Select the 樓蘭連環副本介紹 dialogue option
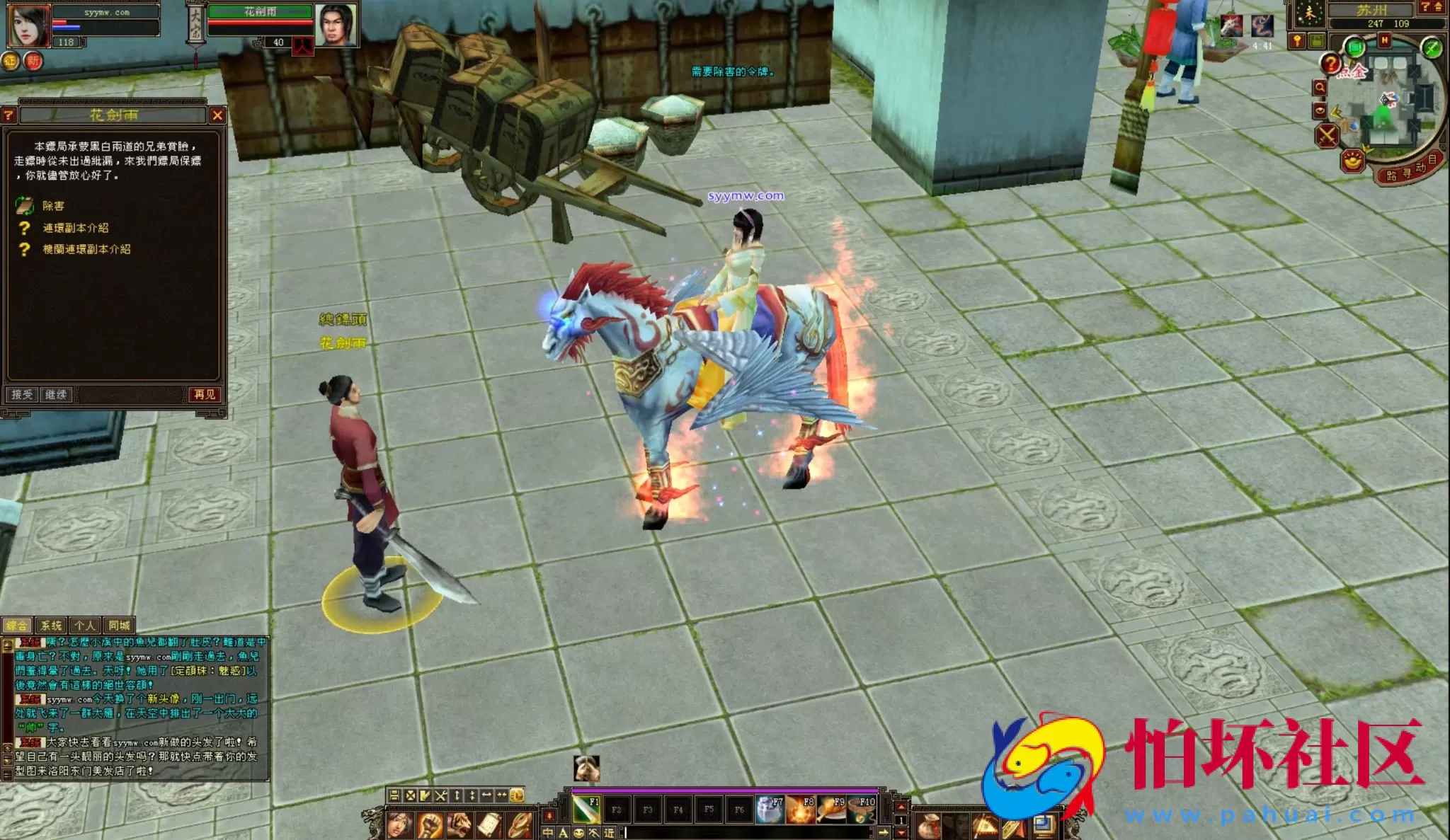This screenshot has height=840, width=1450. 86,249
